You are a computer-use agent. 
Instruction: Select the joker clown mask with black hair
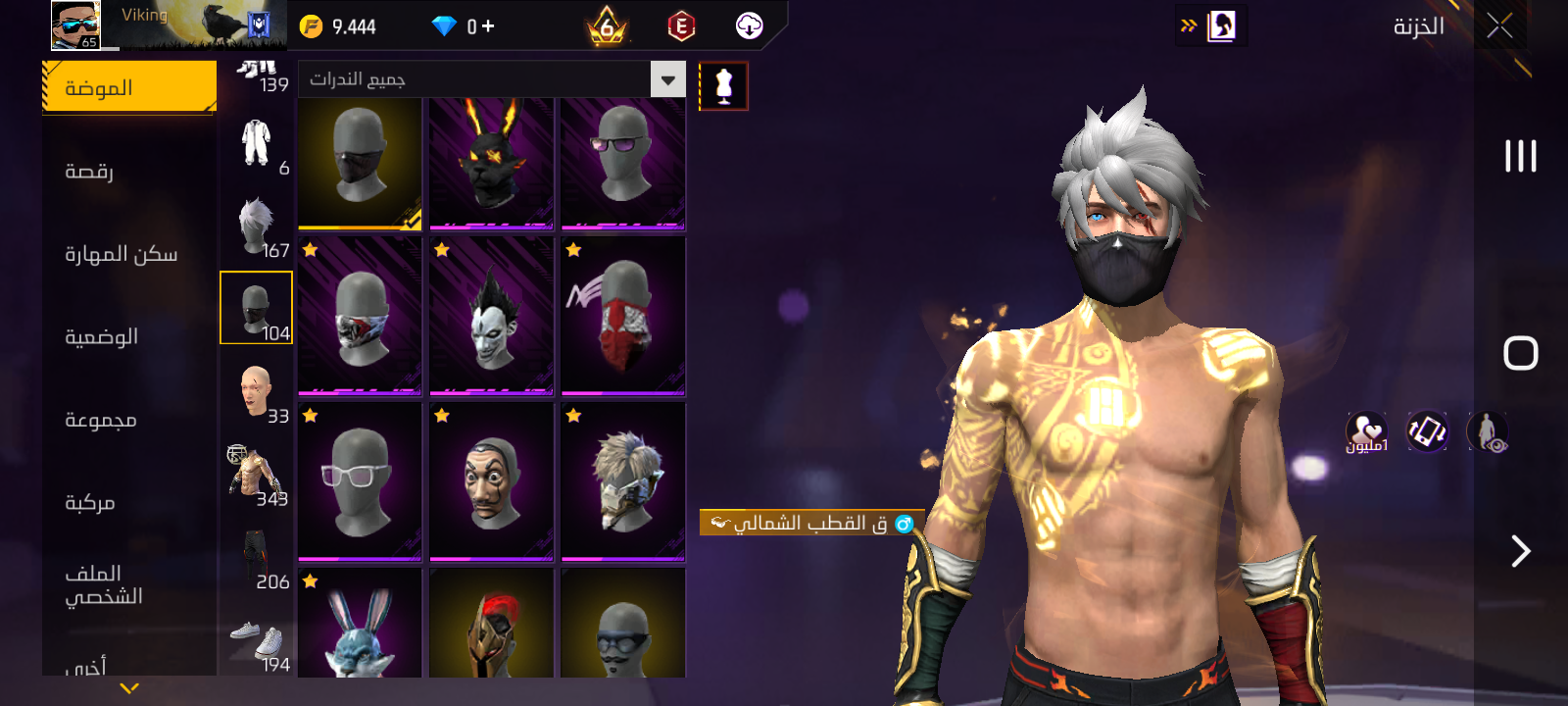pos(491,316)
